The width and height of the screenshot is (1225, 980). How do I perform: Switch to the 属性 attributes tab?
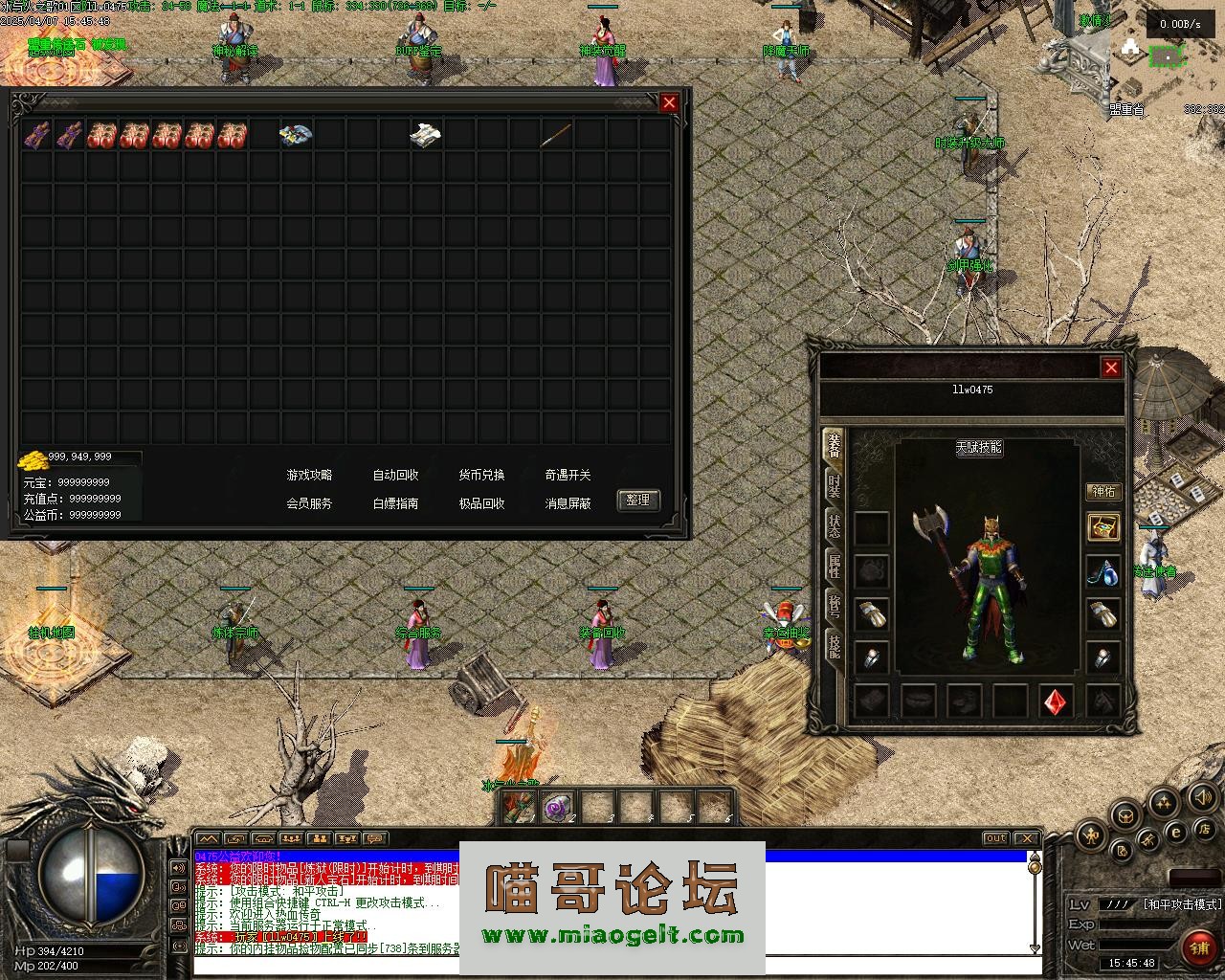[835, 567]
